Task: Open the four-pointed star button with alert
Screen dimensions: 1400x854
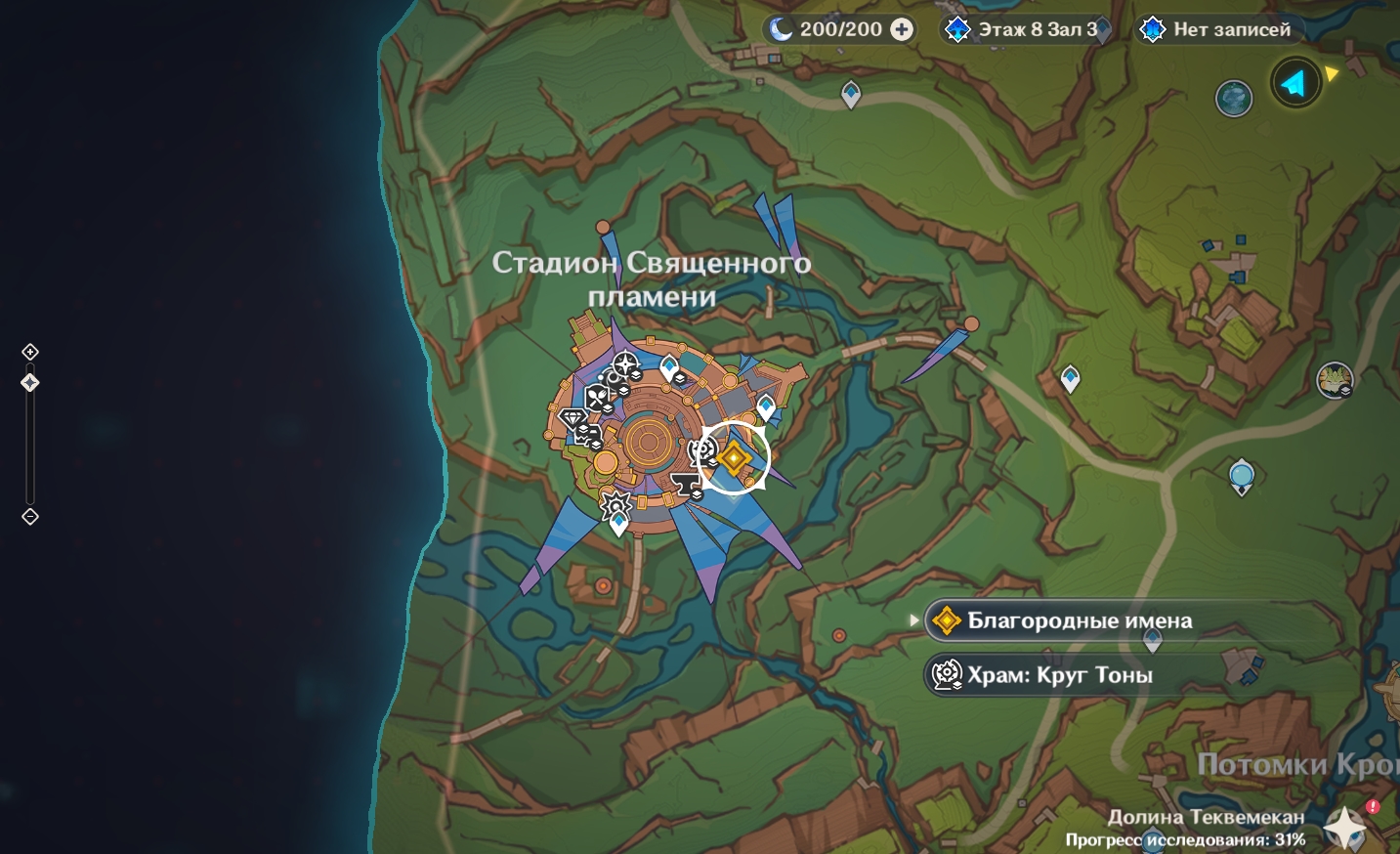Action: pyautogui.click(x=1347, y=827)
